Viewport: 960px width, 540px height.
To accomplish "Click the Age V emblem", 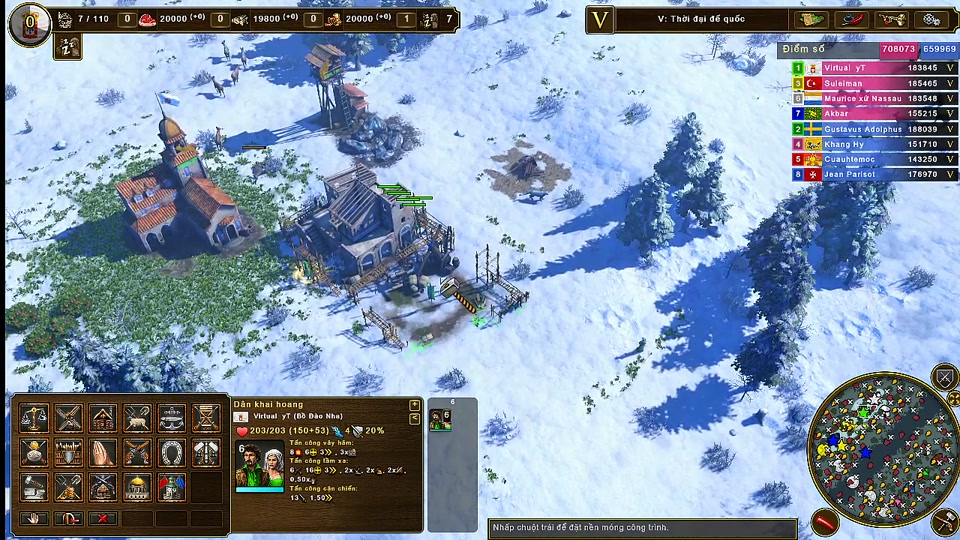I will [x=600, y=20].
